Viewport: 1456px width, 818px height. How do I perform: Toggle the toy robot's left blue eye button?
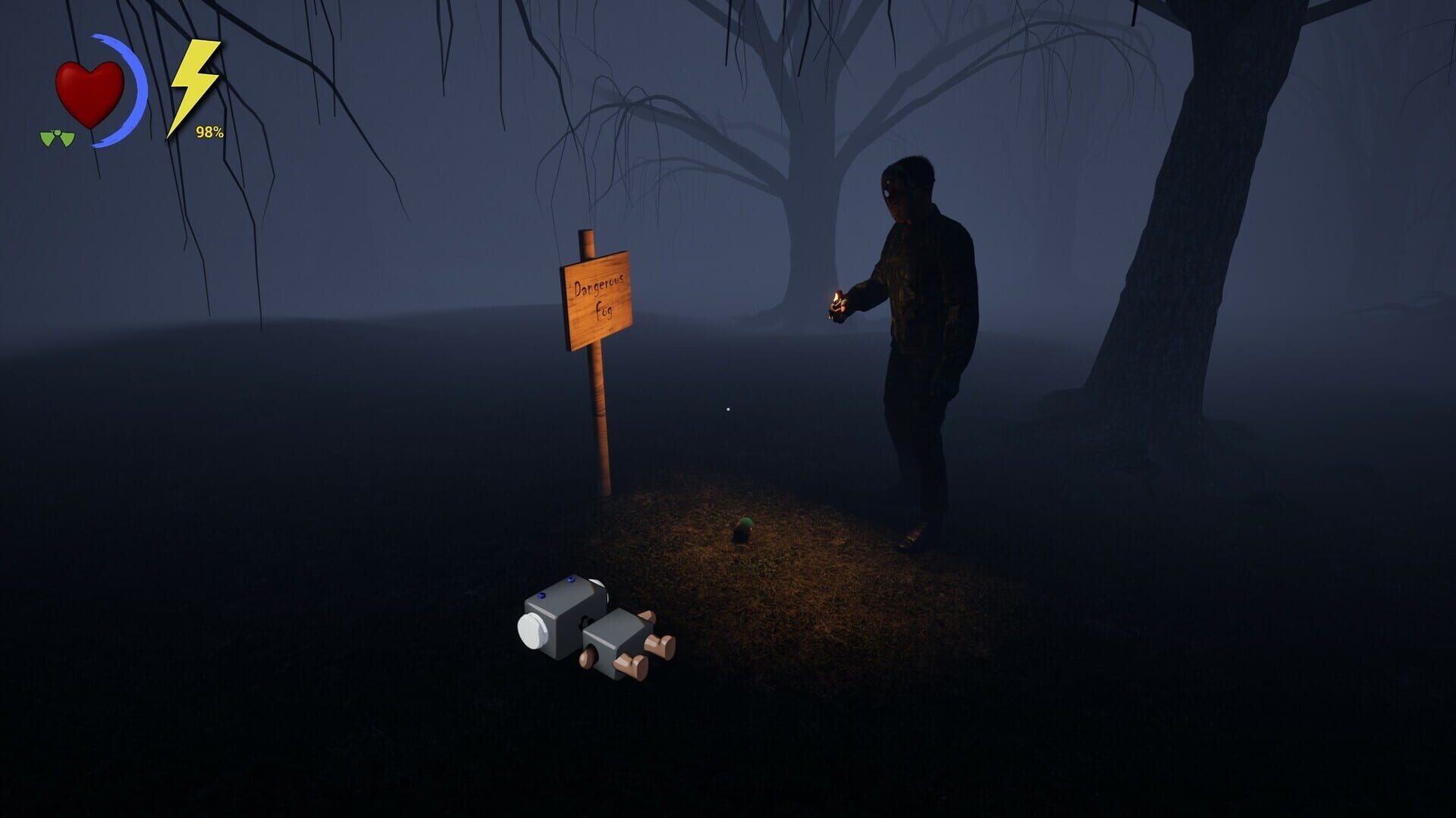click(x=541, y=596)
